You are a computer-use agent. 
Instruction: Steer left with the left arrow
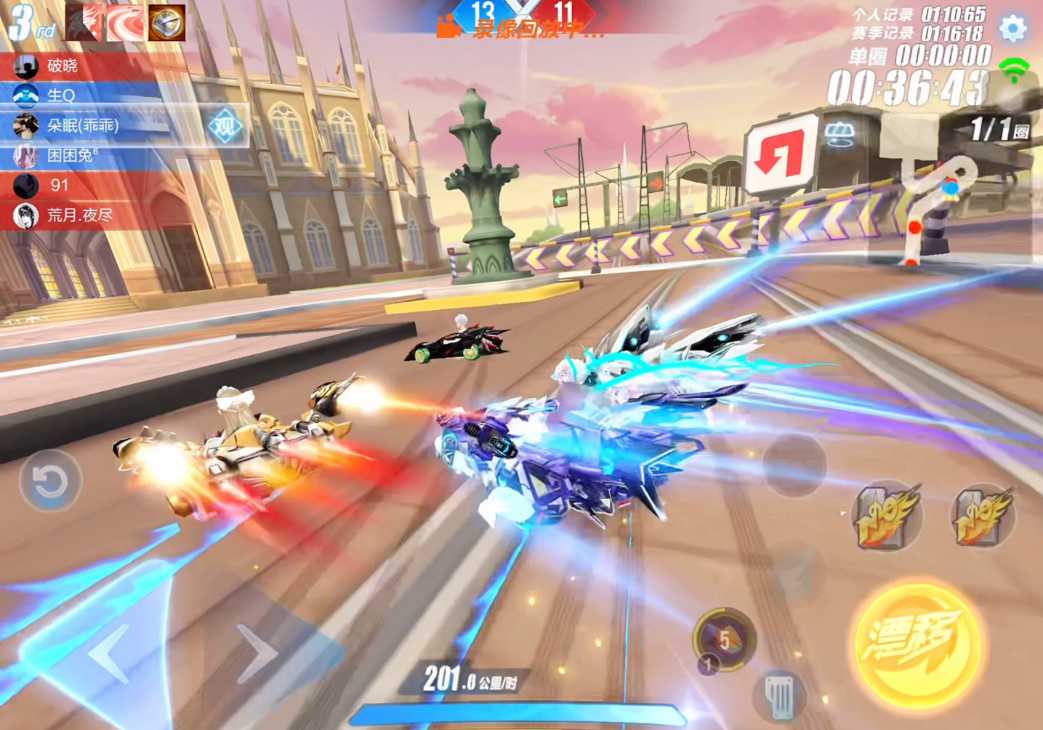point(109,654)
